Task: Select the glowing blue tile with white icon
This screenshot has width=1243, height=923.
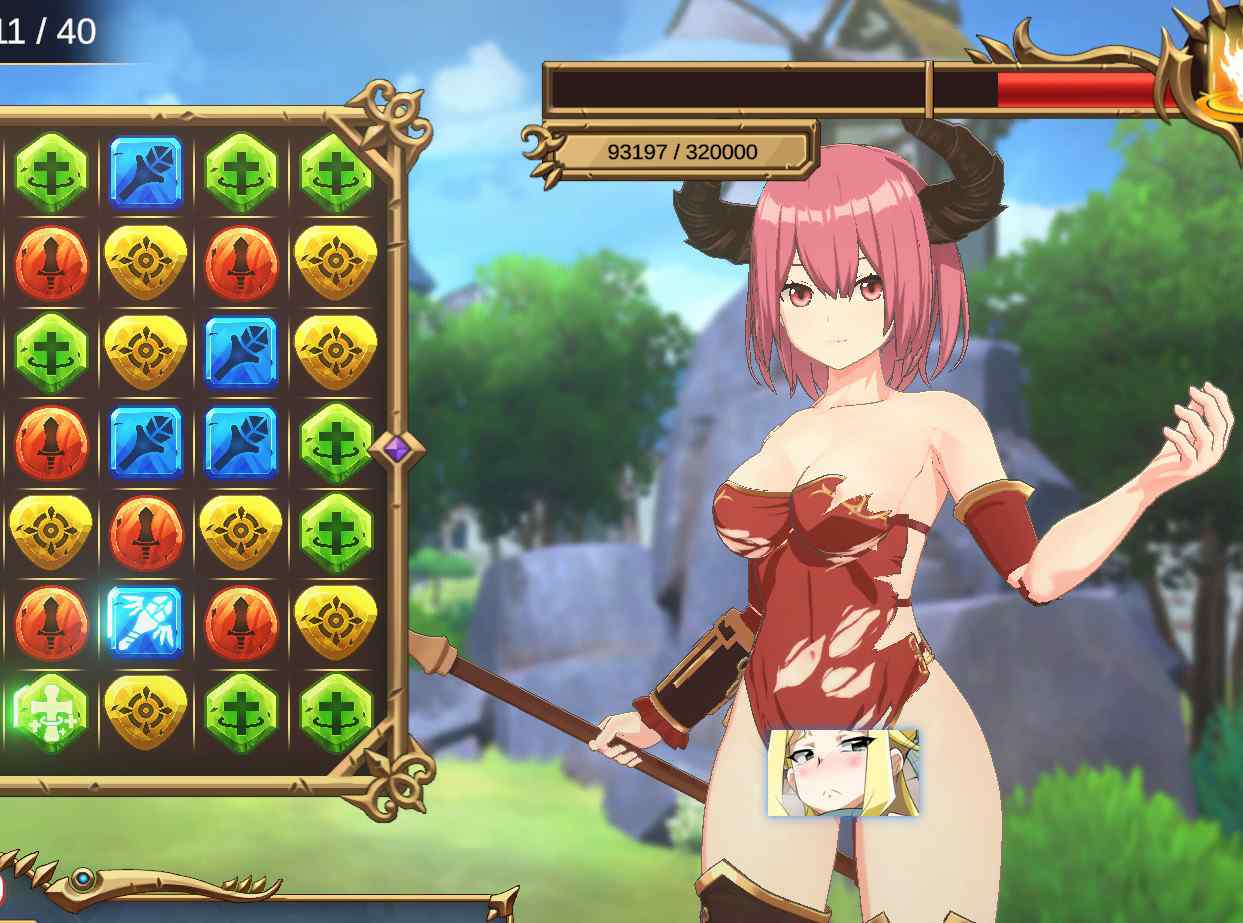Action: tap(145, 622)
